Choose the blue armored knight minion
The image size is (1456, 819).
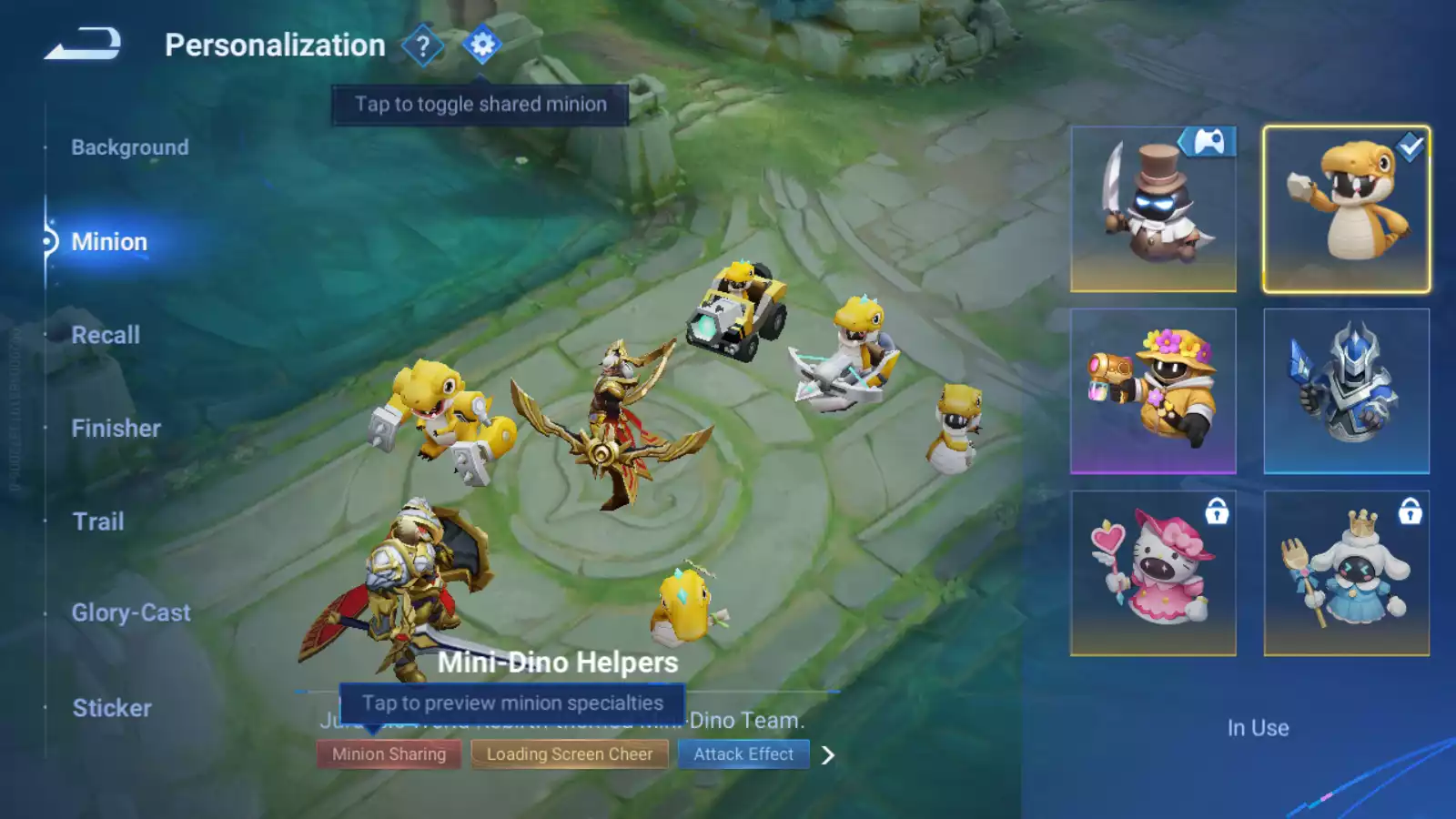point(1346,391)
